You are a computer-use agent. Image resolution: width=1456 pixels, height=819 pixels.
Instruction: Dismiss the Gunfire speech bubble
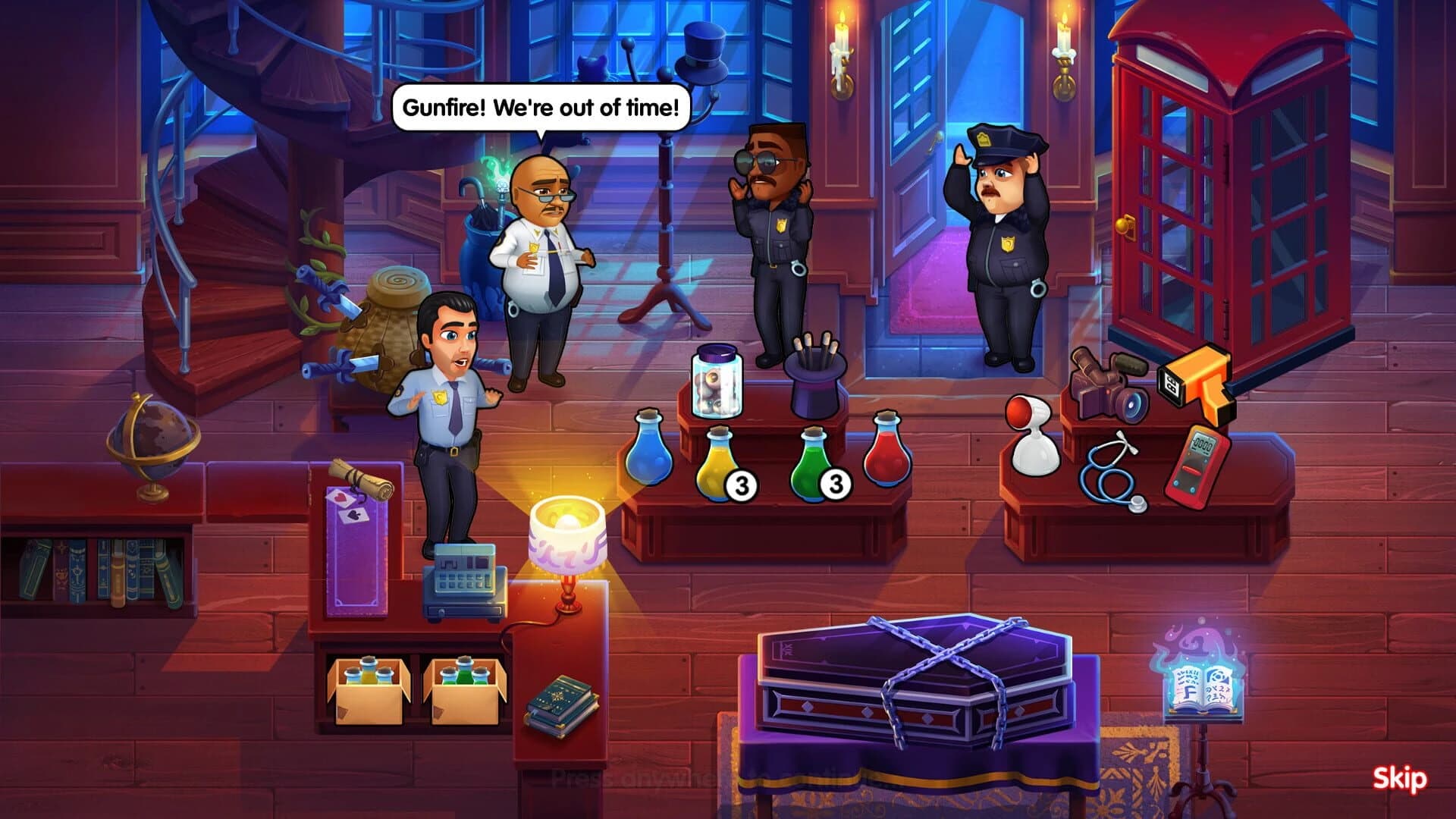point(540,106)
